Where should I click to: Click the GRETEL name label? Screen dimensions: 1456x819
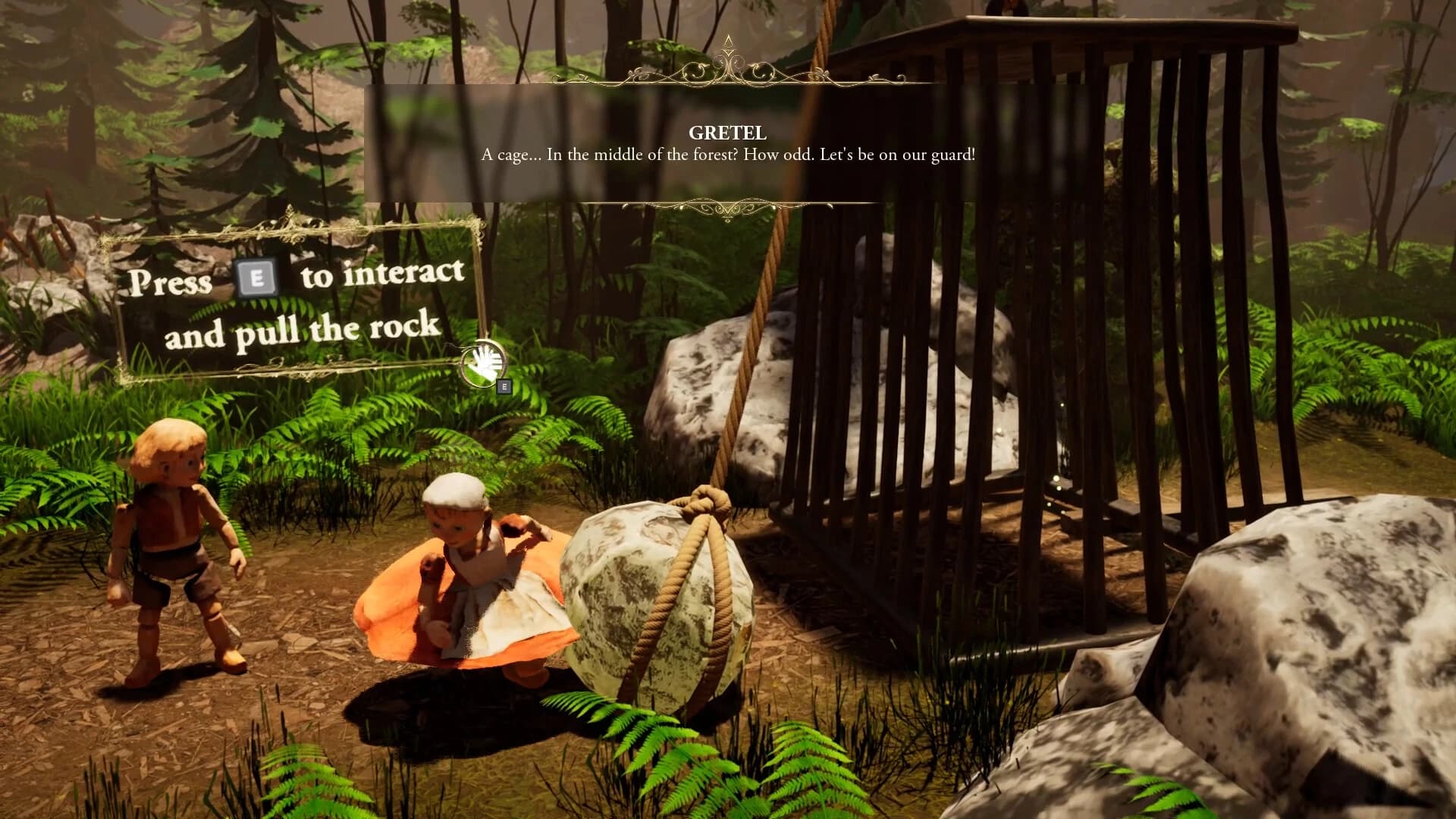tap(727, 133)
